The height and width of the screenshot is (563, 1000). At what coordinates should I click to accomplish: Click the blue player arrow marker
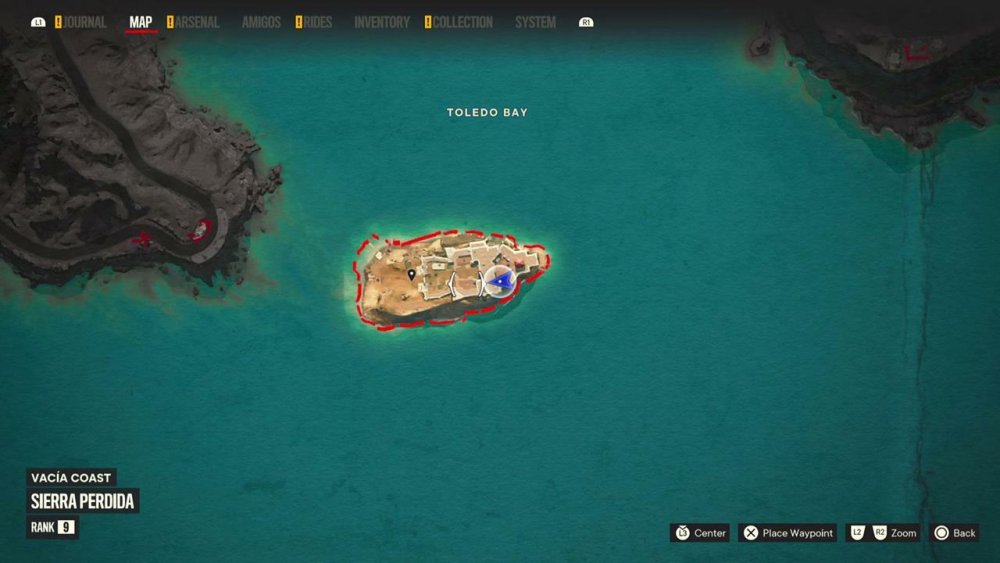tap(501, 283)
